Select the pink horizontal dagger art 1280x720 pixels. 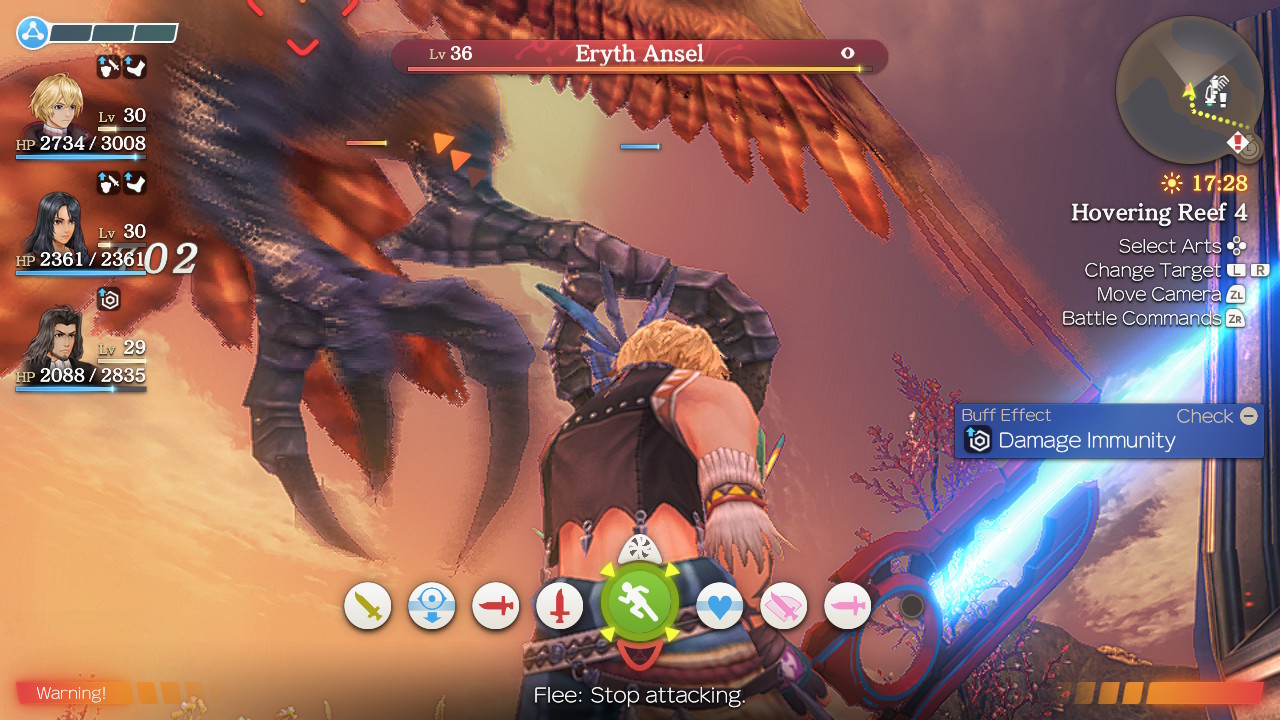point(848,606)
